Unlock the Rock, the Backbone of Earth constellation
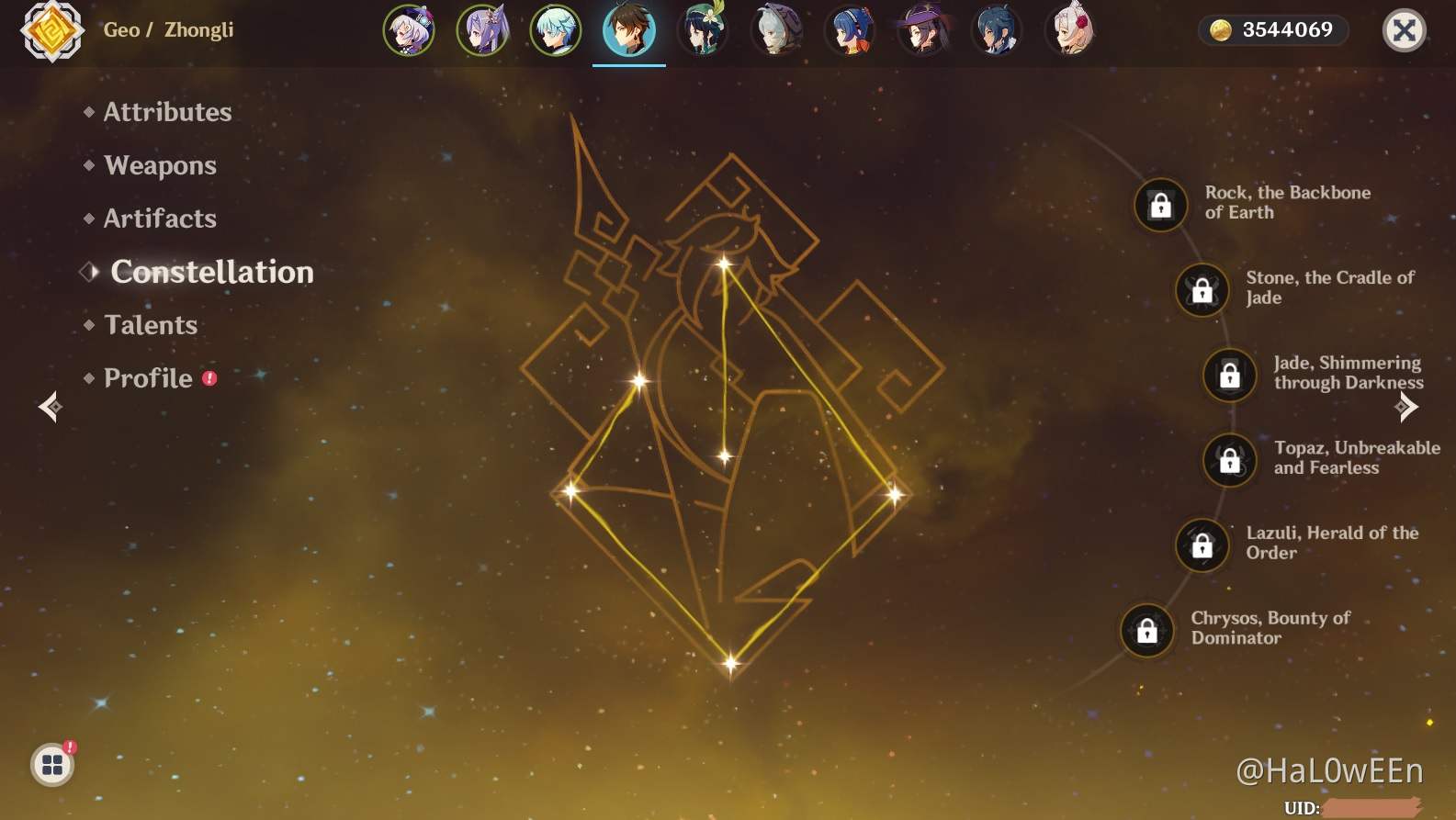Image resolution: width=1456 pixels, height=820 pixels. [1159, 205]
